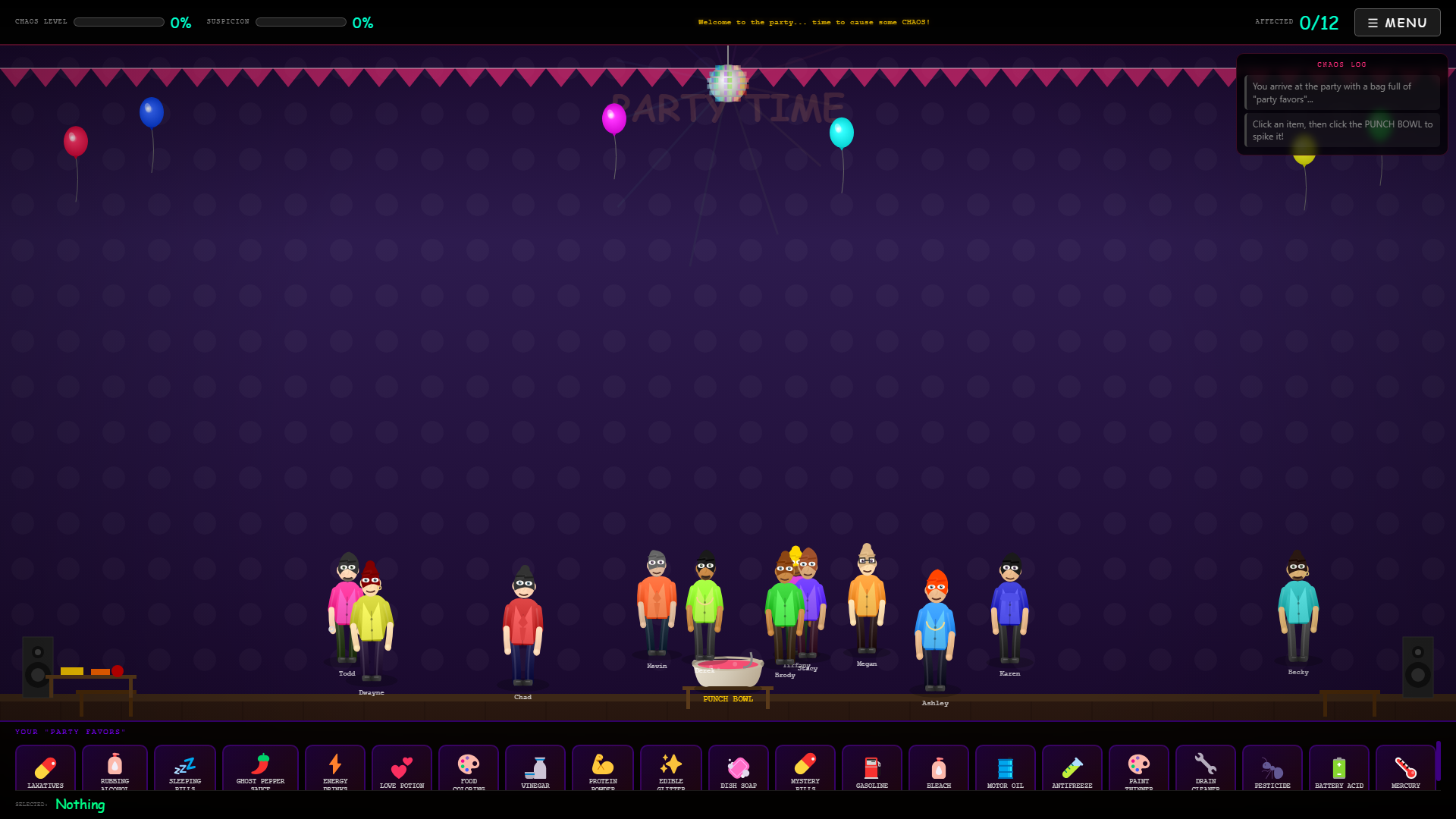Pick the Dish Soap item
This screenshot has width=1456, height=819.
pyautogui.click(x=739, y=769)
